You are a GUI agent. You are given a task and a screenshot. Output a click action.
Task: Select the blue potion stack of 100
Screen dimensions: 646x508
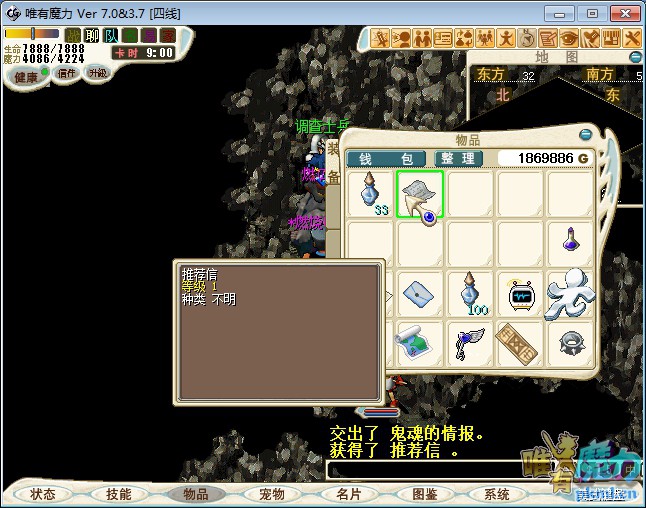tap(471, 294)
